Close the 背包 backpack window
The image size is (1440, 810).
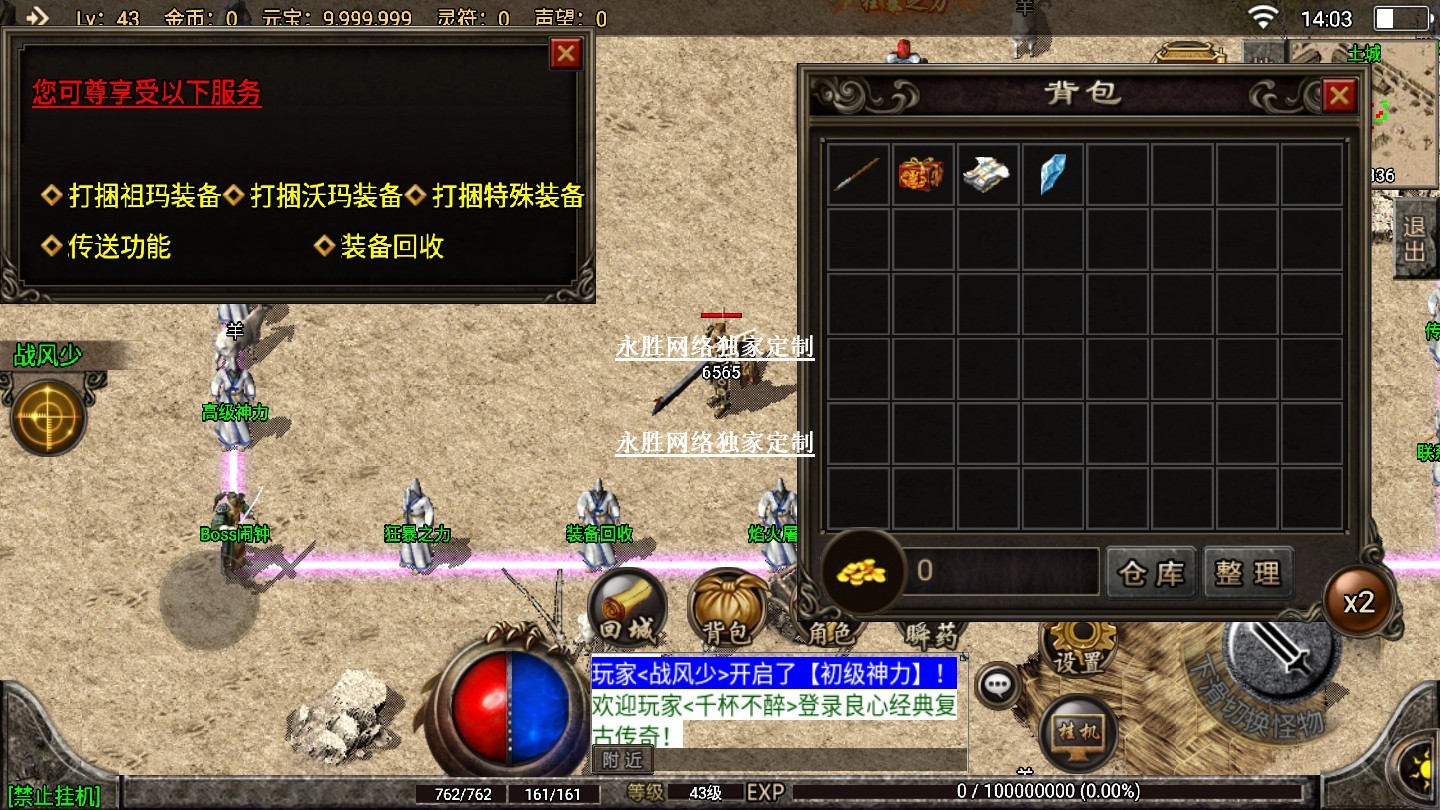click(1338, 96)
